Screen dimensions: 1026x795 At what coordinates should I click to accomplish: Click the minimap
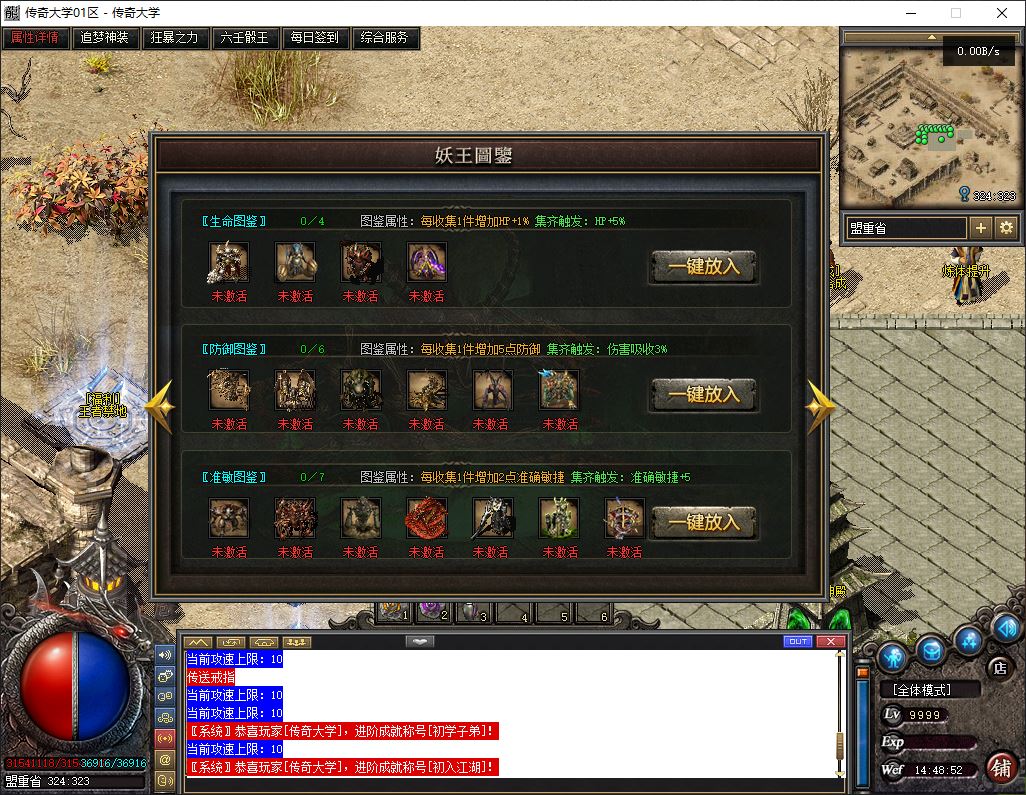point(928,125)
